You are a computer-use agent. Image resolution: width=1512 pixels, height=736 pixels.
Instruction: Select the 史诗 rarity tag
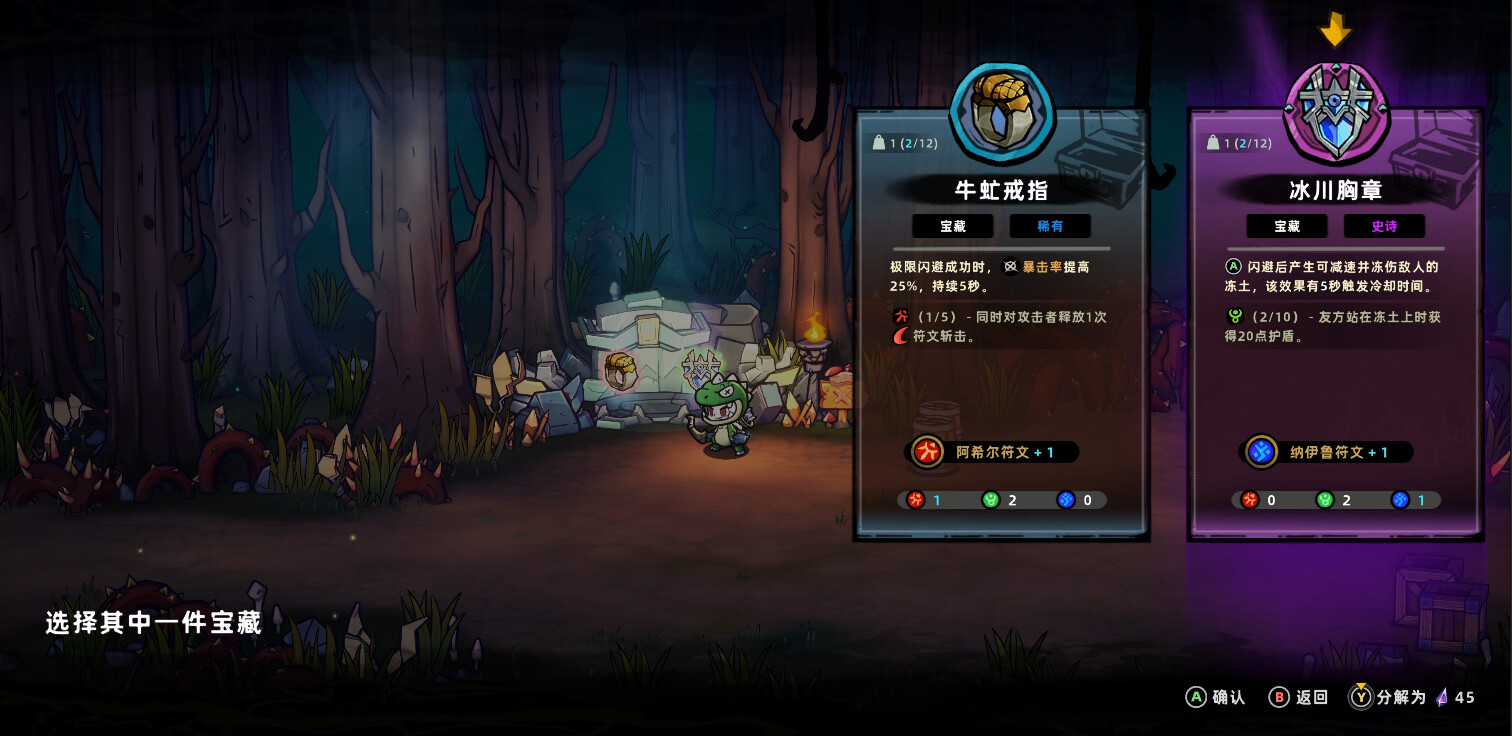pos(1384,226)
